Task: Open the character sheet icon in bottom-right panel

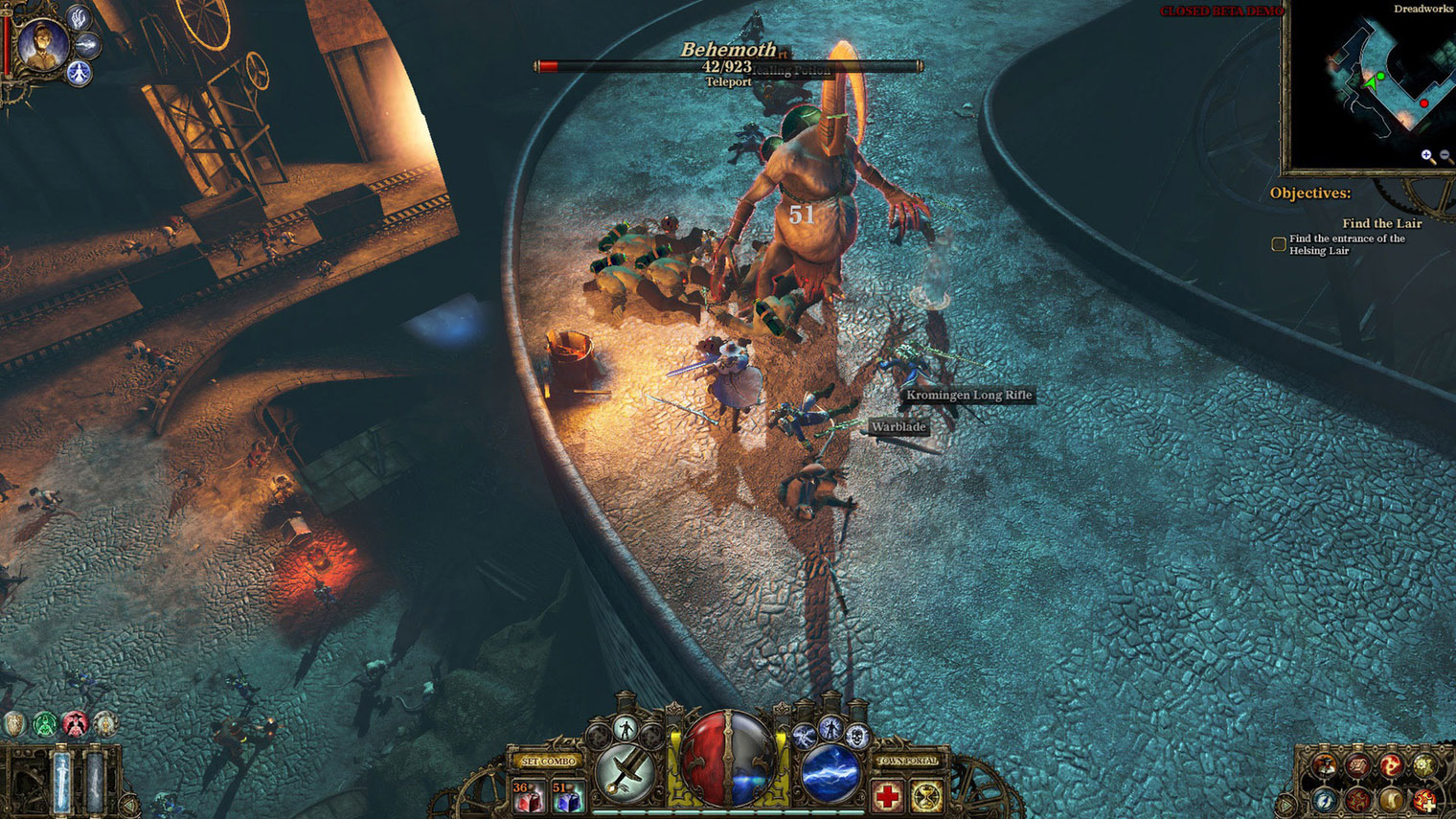Action: [1325, 765]
